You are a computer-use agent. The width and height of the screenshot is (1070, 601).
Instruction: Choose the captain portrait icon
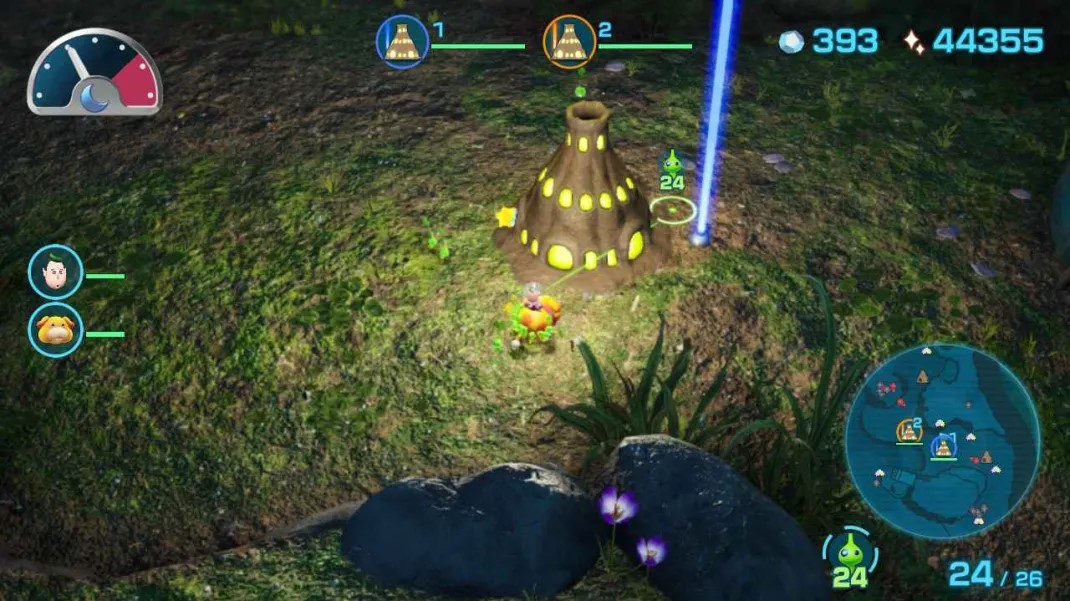pyautogui.click(x=55, y=272)
